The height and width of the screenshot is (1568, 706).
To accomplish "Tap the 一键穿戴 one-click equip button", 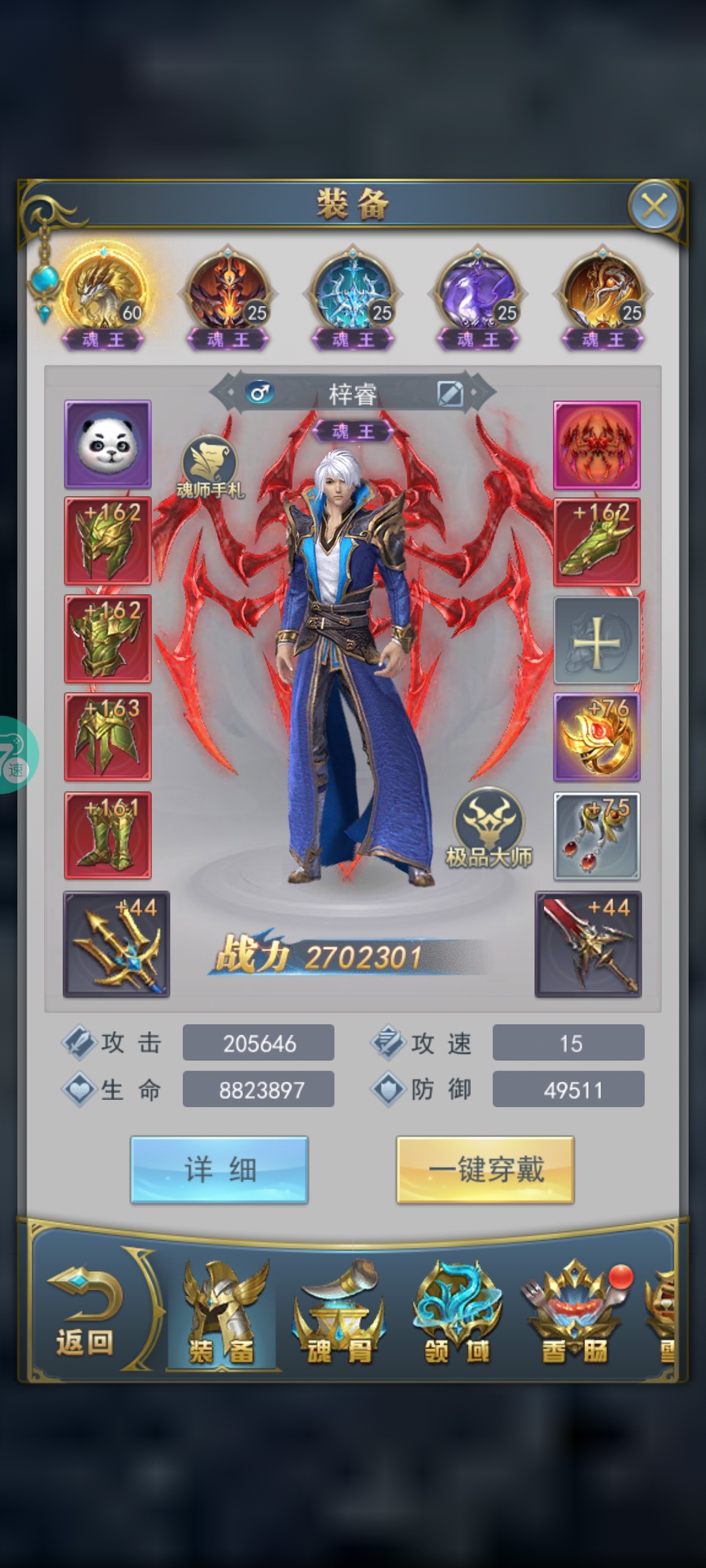I will pos(485,1169).
